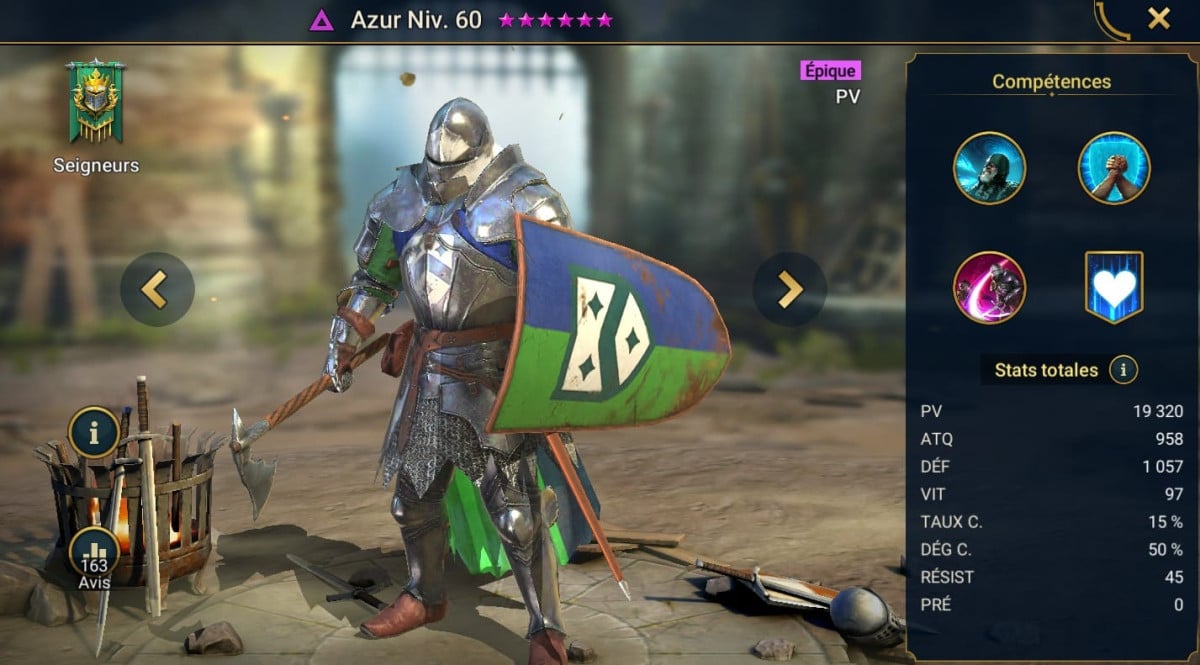Screen dimensions: 1200x665
Task: Select the hooded warrior skill icon
Action: tap(989, 168)
